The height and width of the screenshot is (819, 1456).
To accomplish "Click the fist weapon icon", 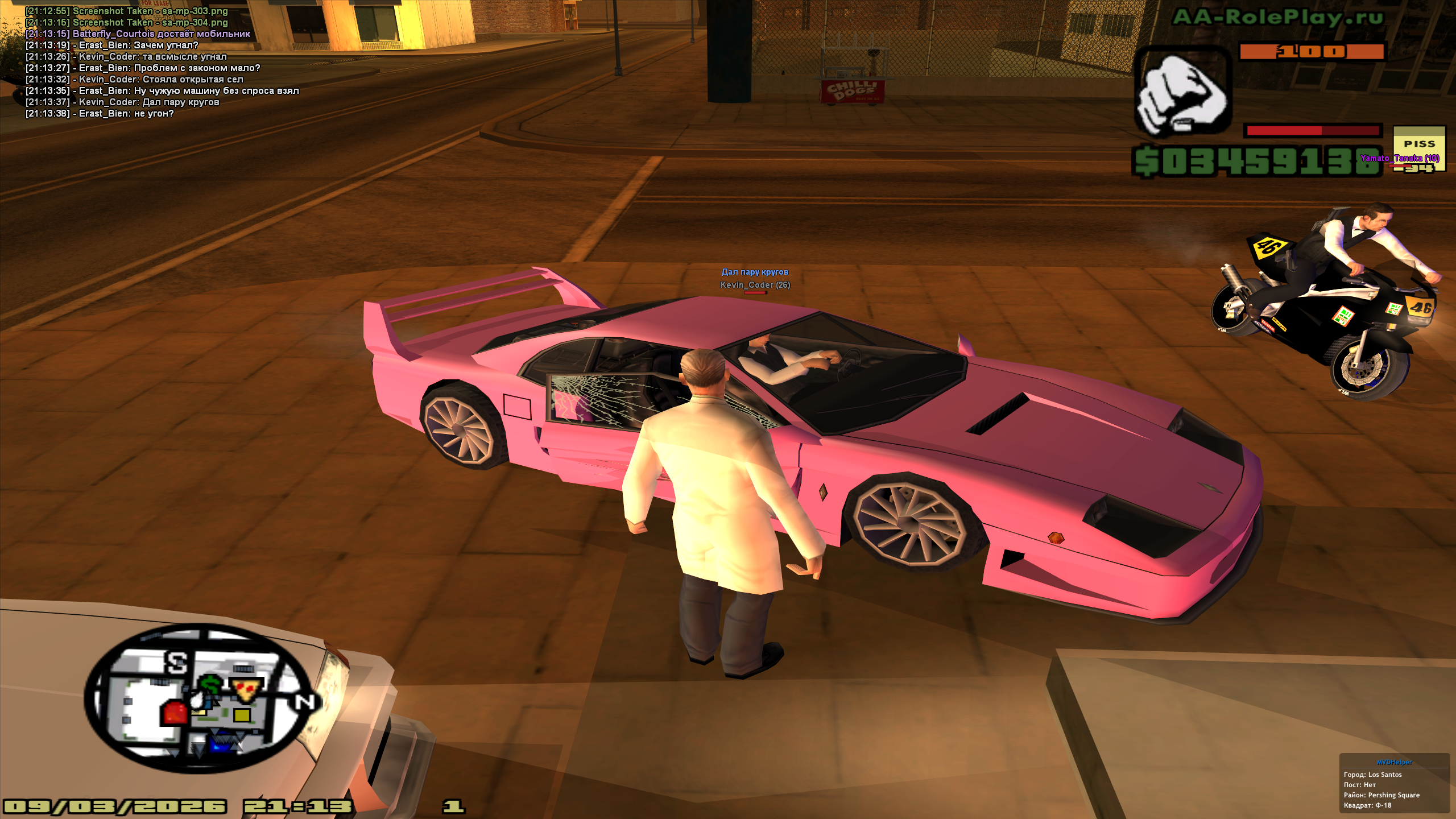I will click(1182, 94).
